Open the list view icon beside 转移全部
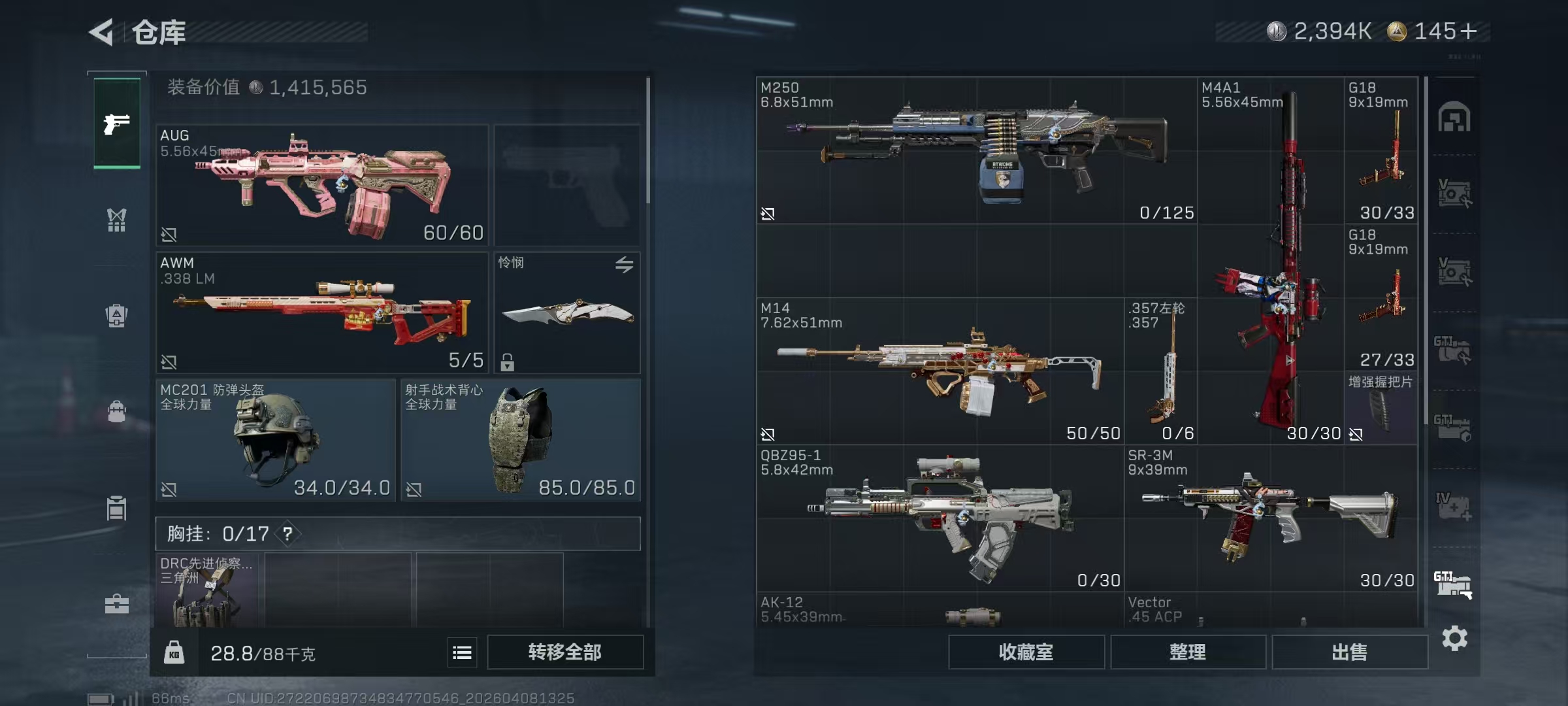The height and width of the screenshot is (706, 1568). point(462,652)
